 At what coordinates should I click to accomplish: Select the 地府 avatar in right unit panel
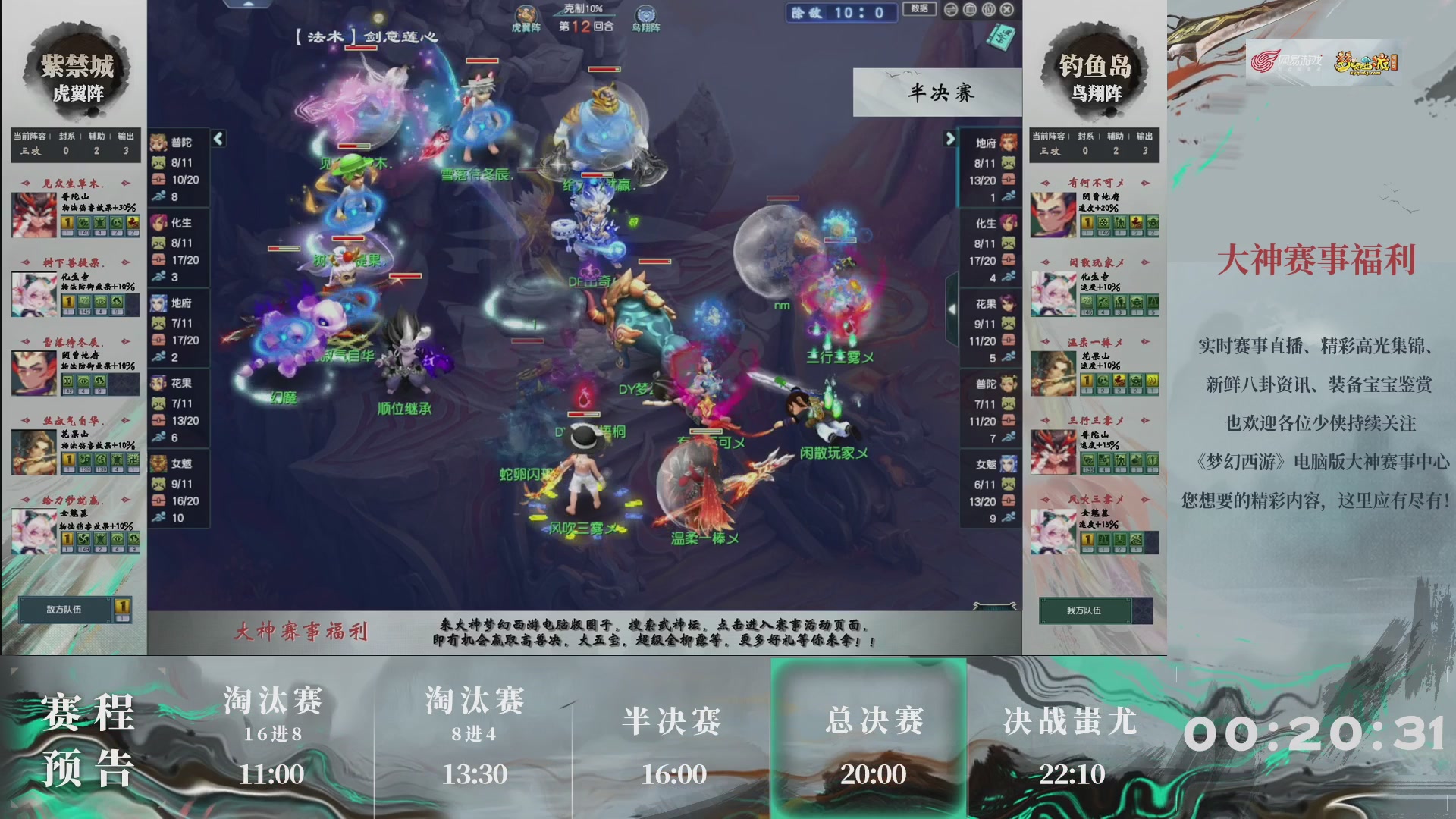[x=1009, y=141]
